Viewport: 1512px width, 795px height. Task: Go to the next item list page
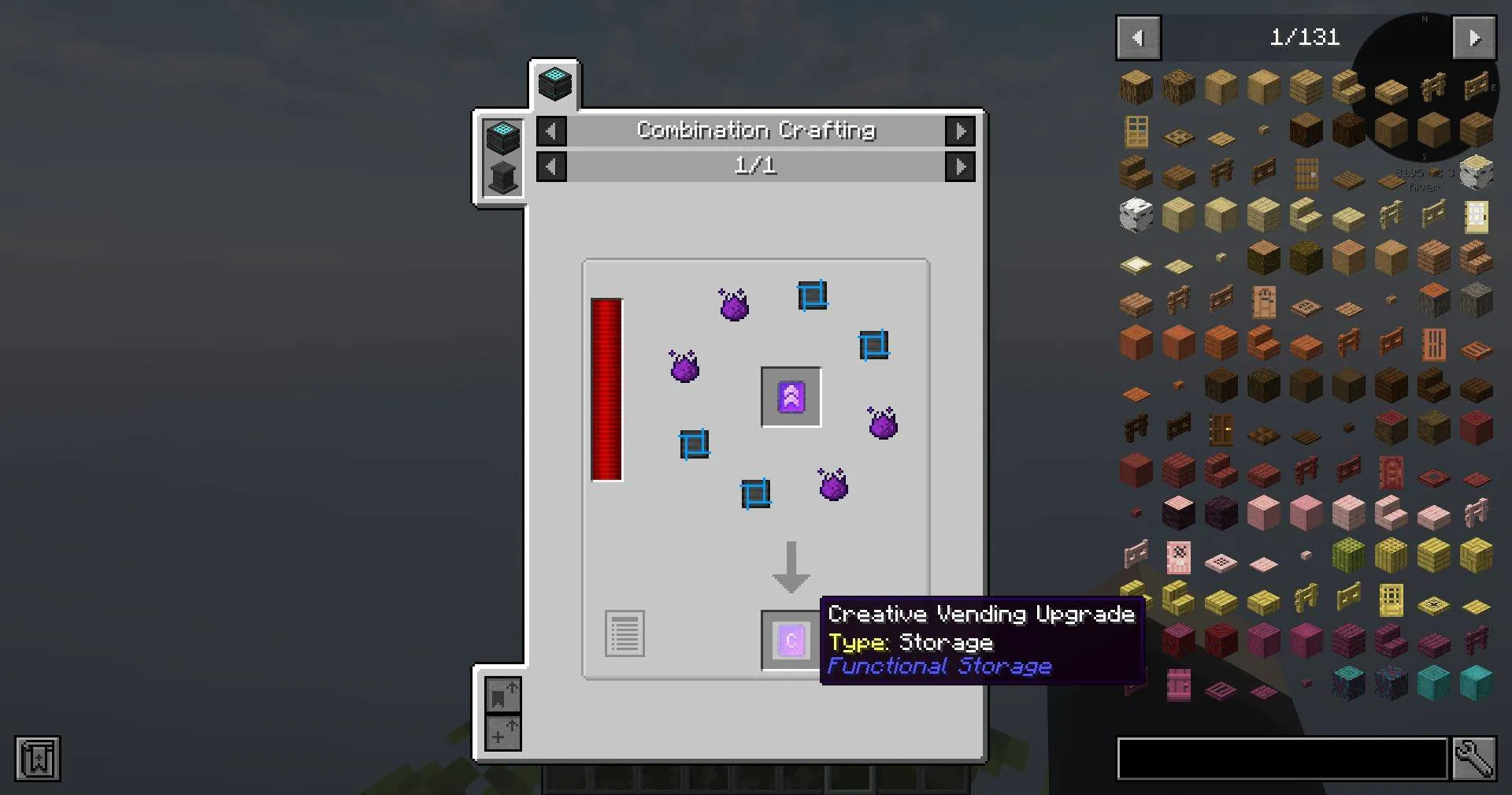click(1474, 37)
